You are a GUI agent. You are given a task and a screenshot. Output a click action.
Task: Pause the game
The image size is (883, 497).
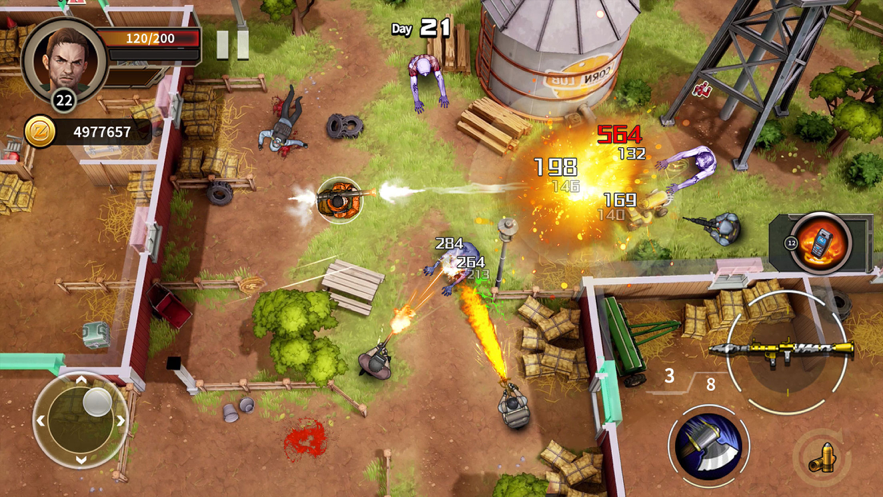(x=232, y=44)
